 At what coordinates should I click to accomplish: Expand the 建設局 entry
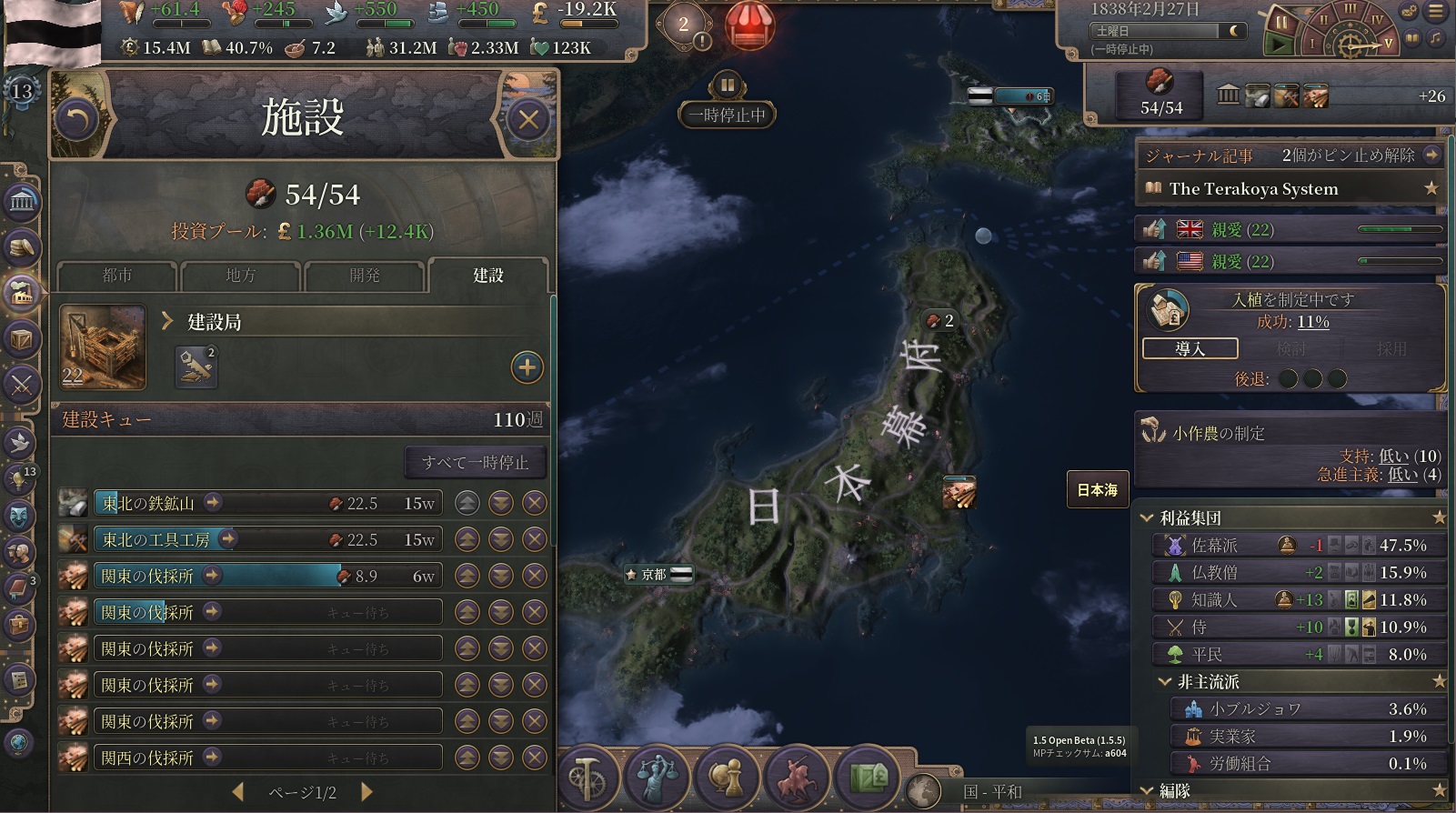click(167, 321)
